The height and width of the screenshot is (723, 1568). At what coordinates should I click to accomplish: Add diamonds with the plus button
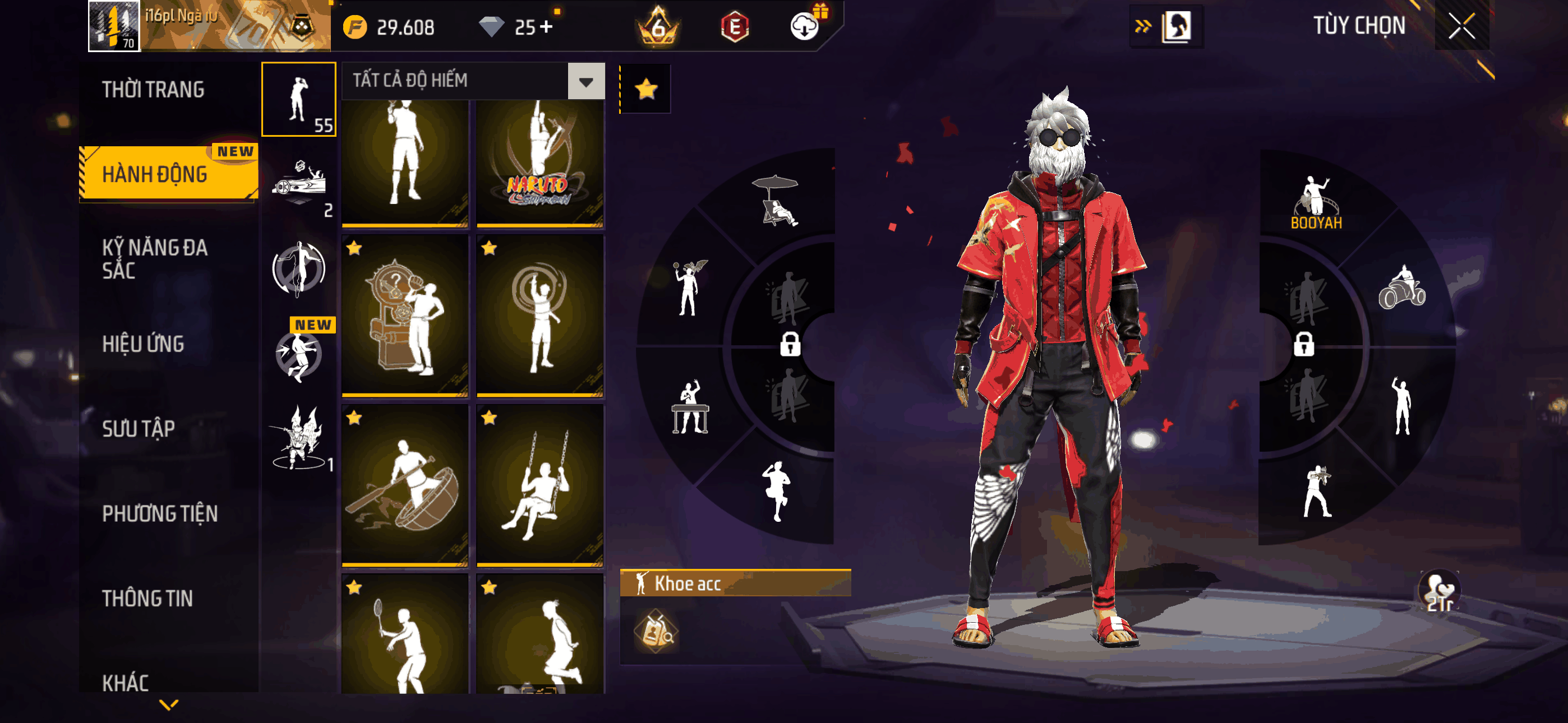(546, 27)
